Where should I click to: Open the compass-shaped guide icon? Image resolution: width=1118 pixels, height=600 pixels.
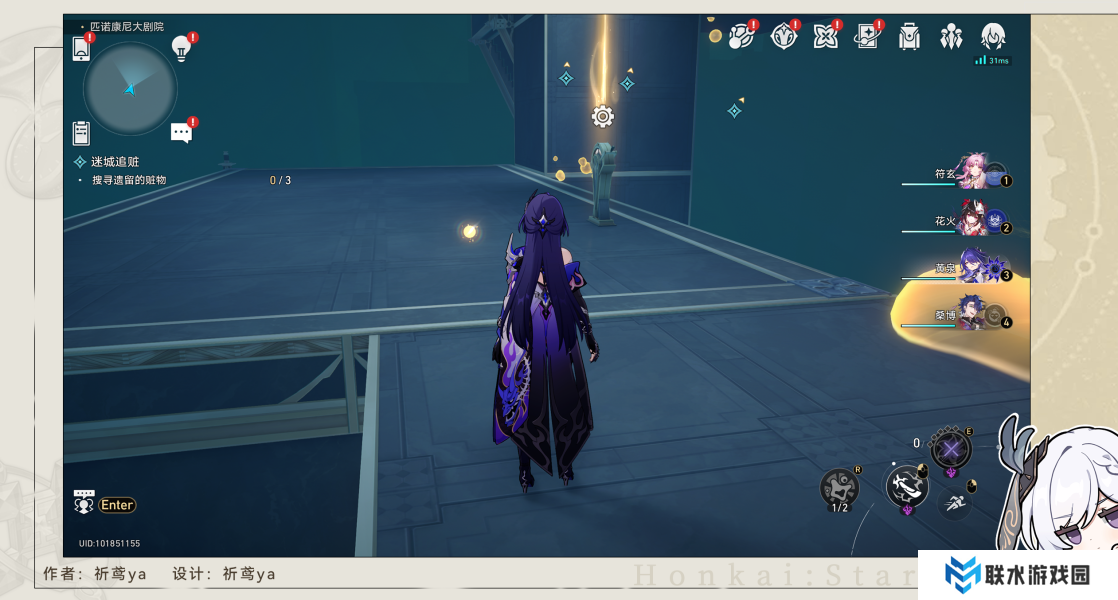(784, 37)
